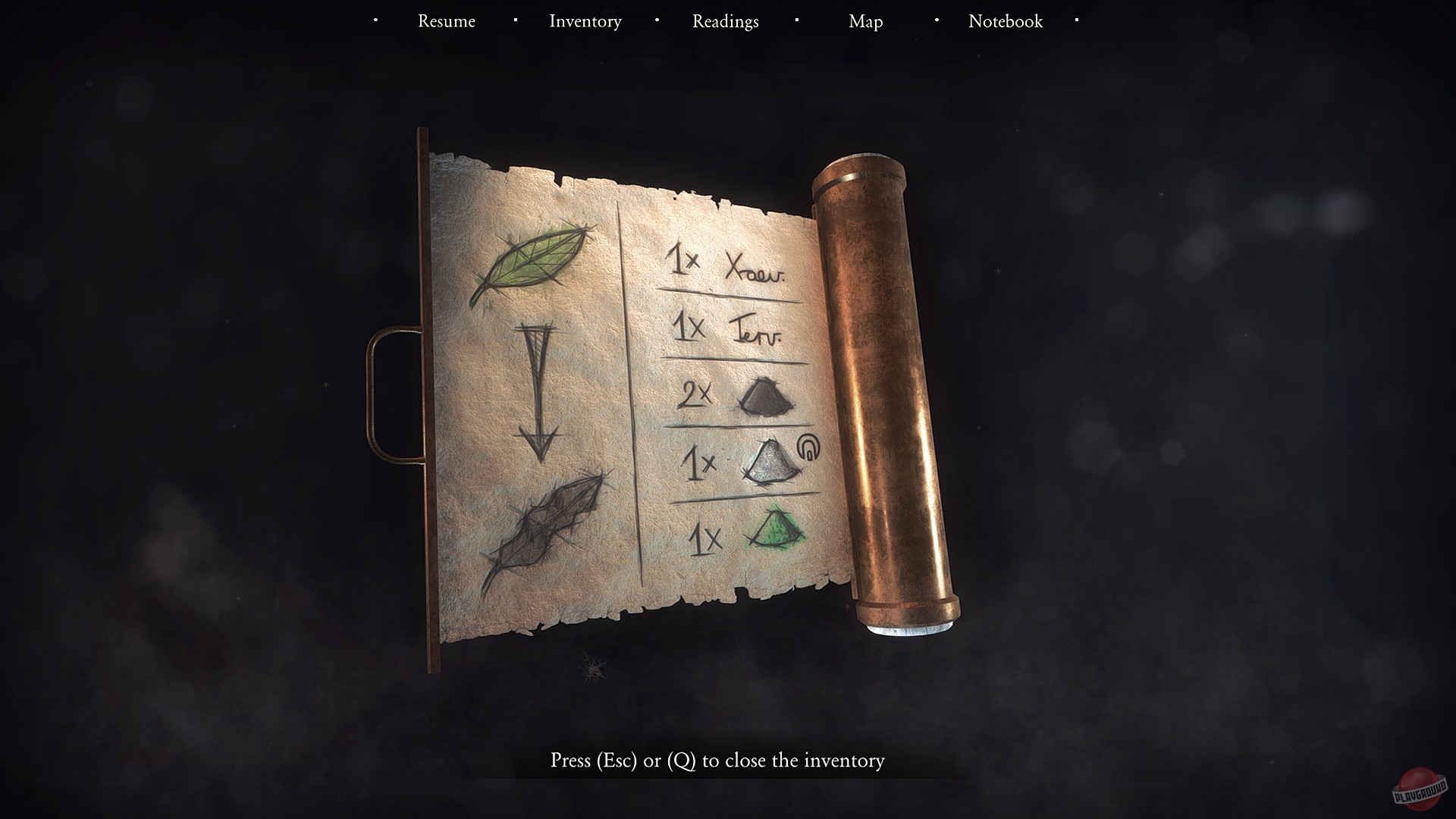The width and height of the screenshot is (1456, 819).
Task: Click the dark powder pile next to 2x
Action: click(x=766, y=398)
